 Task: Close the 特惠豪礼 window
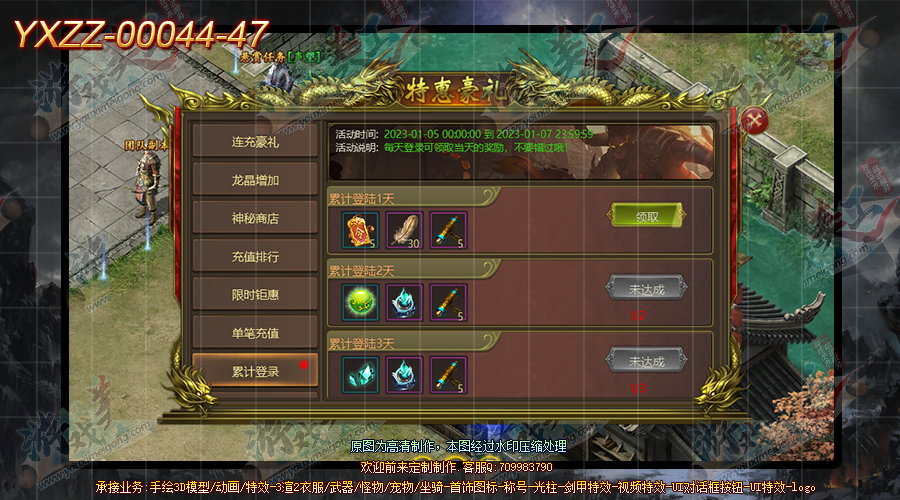pyautogui.click(x=758, y=121)
